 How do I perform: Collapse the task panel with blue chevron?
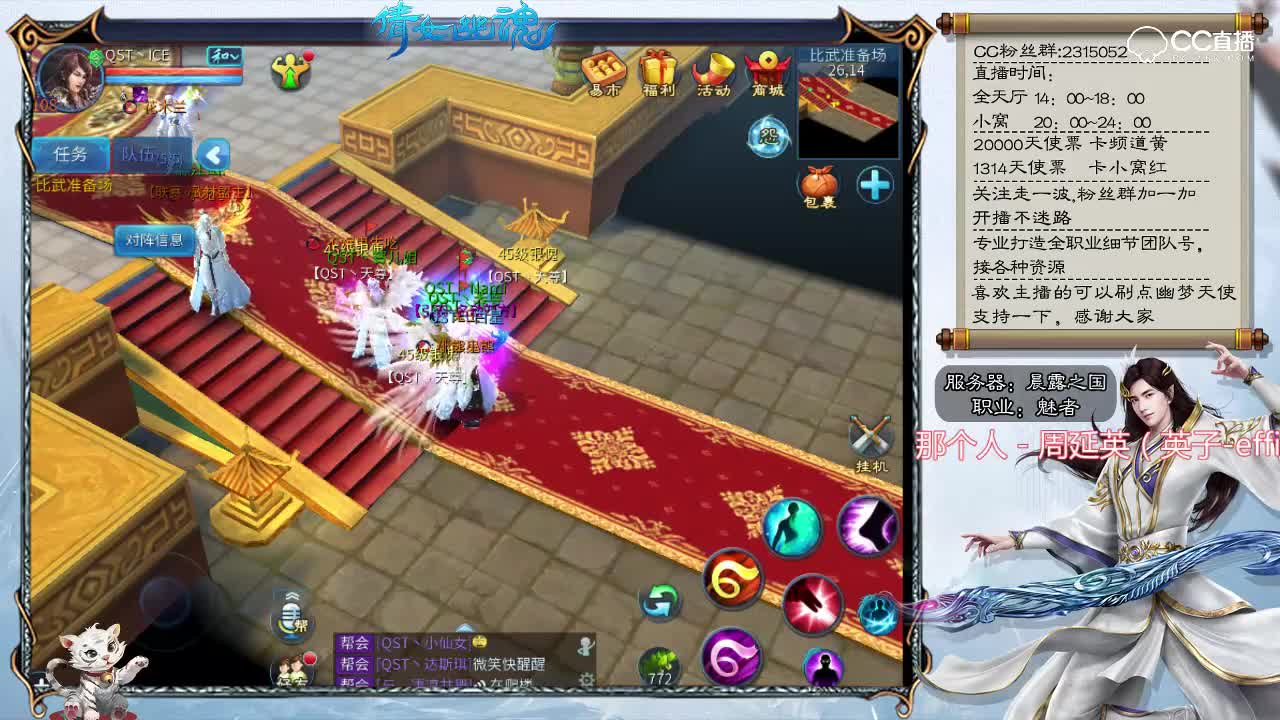click(211, 154)
